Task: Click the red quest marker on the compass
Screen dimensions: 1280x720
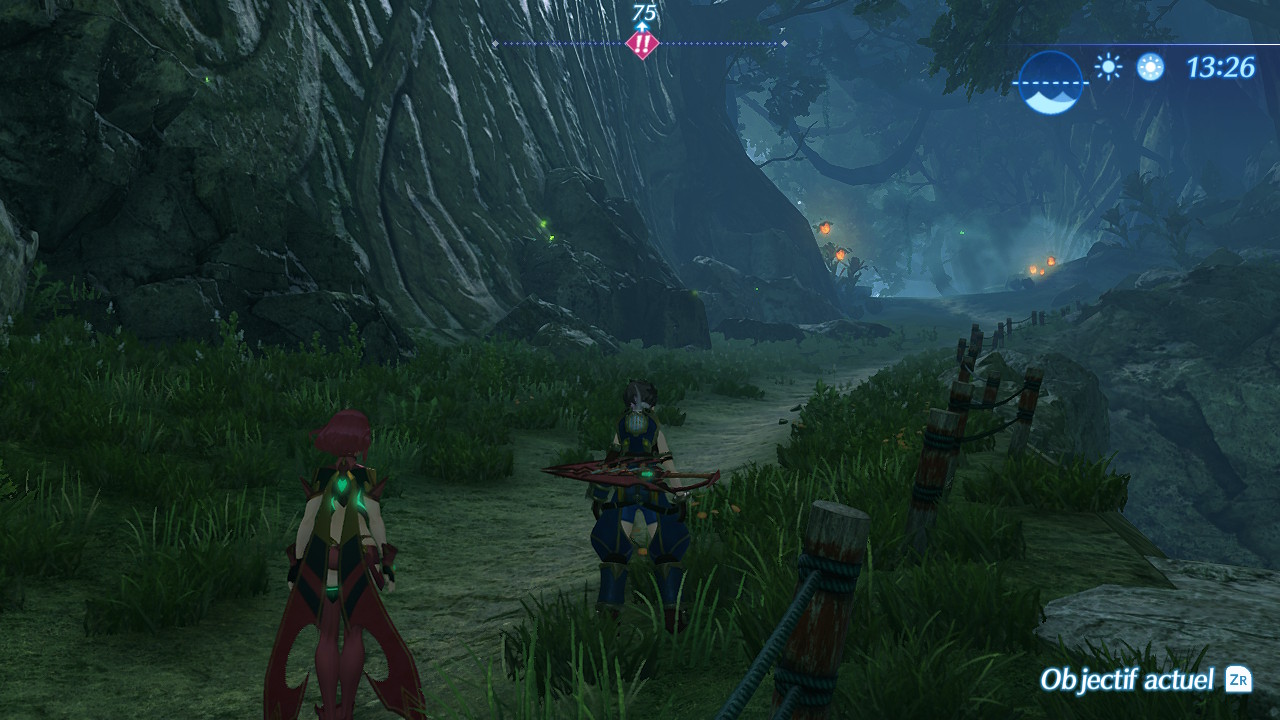Action: point(642,45)
